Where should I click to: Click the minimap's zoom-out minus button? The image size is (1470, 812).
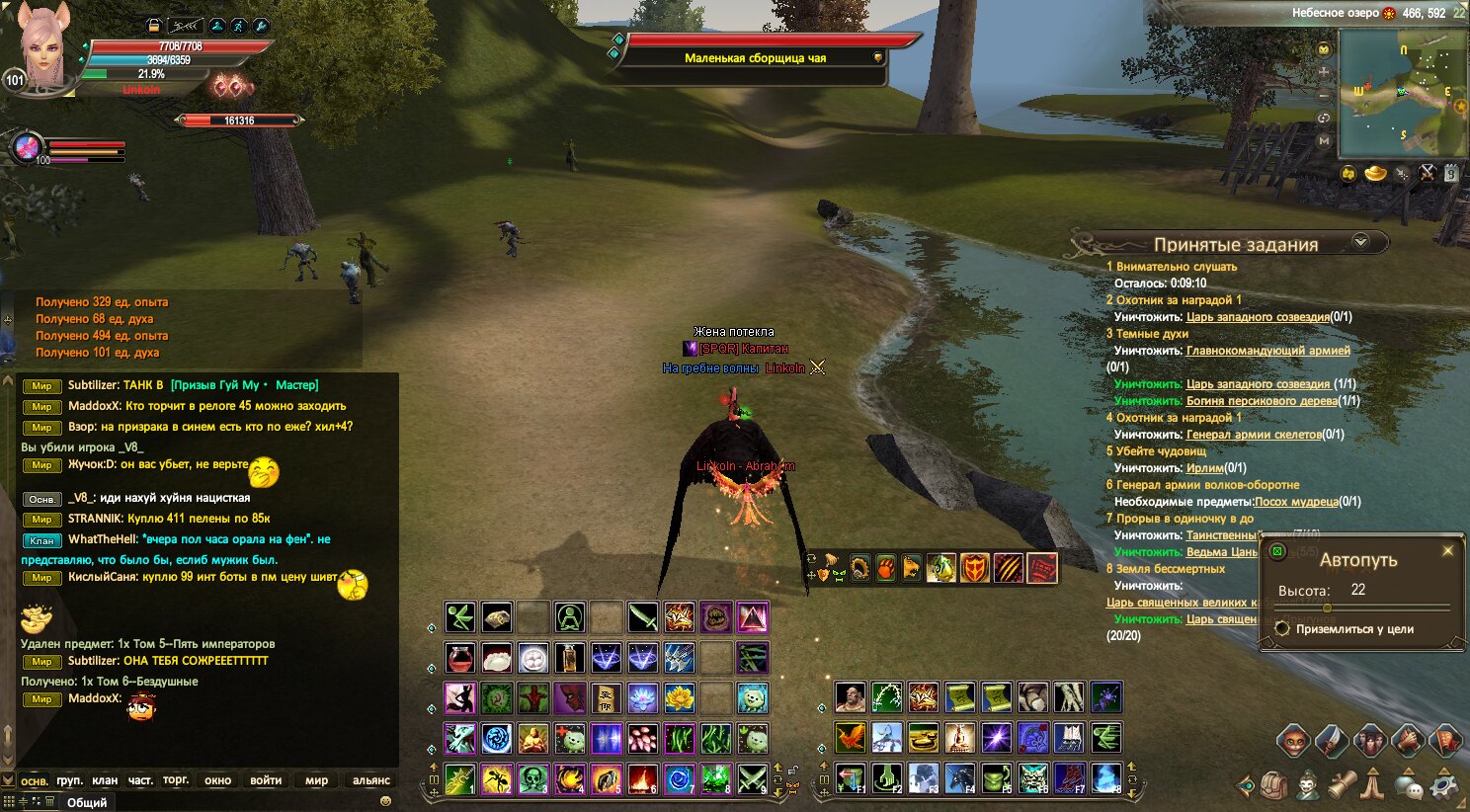(1324, 96)
